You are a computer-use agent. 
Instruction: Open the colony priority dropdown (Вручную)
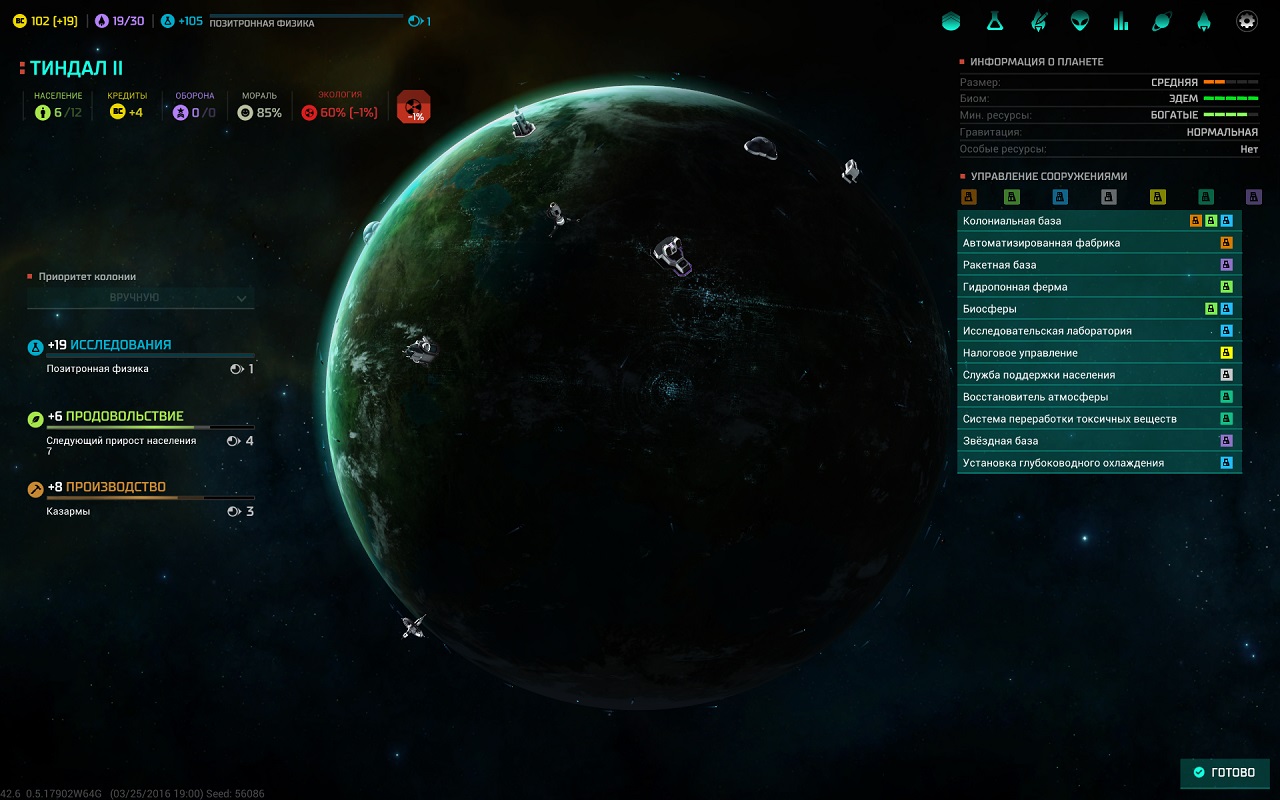141,298
